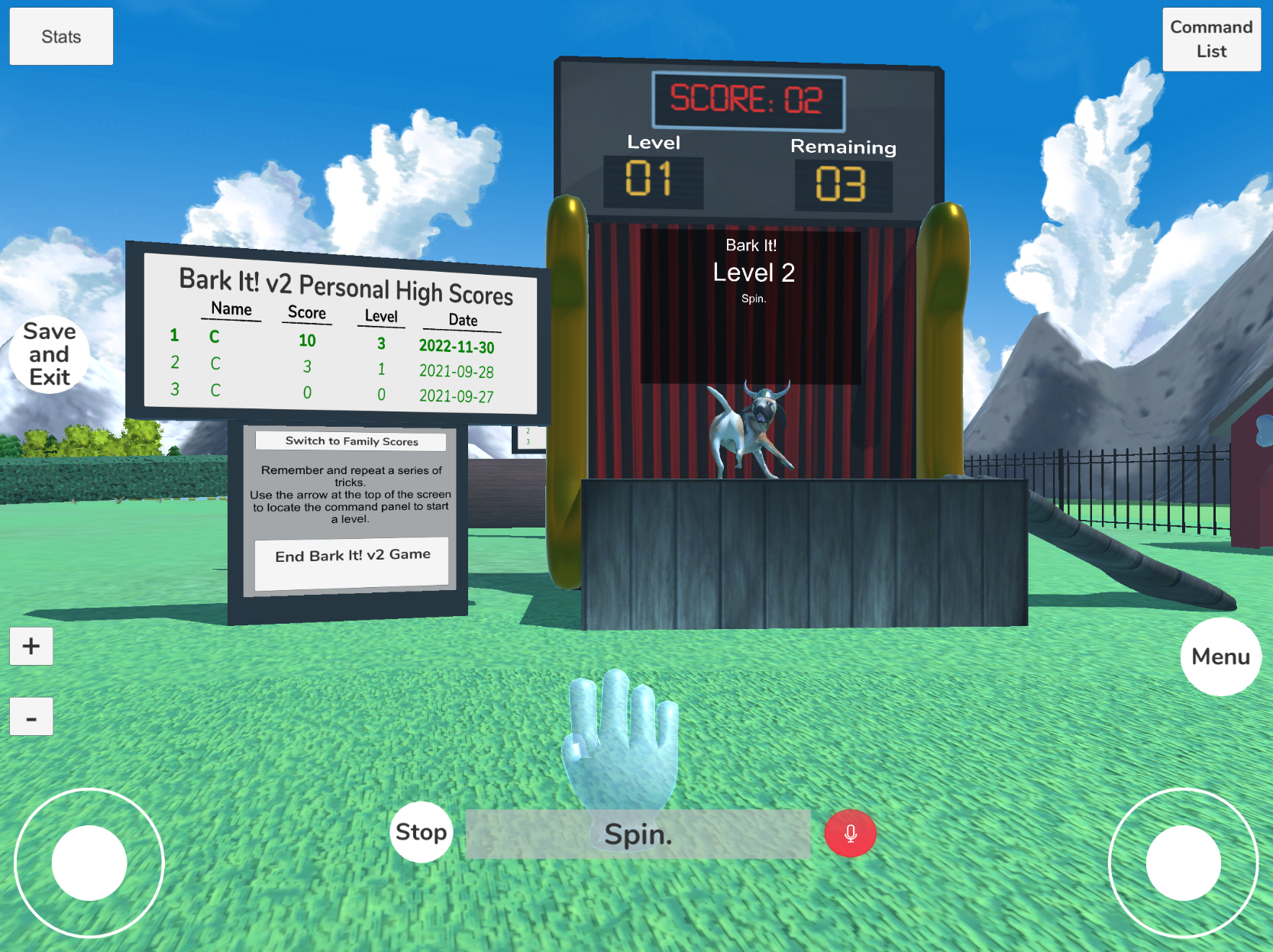This screenshot has width=1273, height=952.
Task: Select the Level 01 indicator
Action: coord(653,182)
